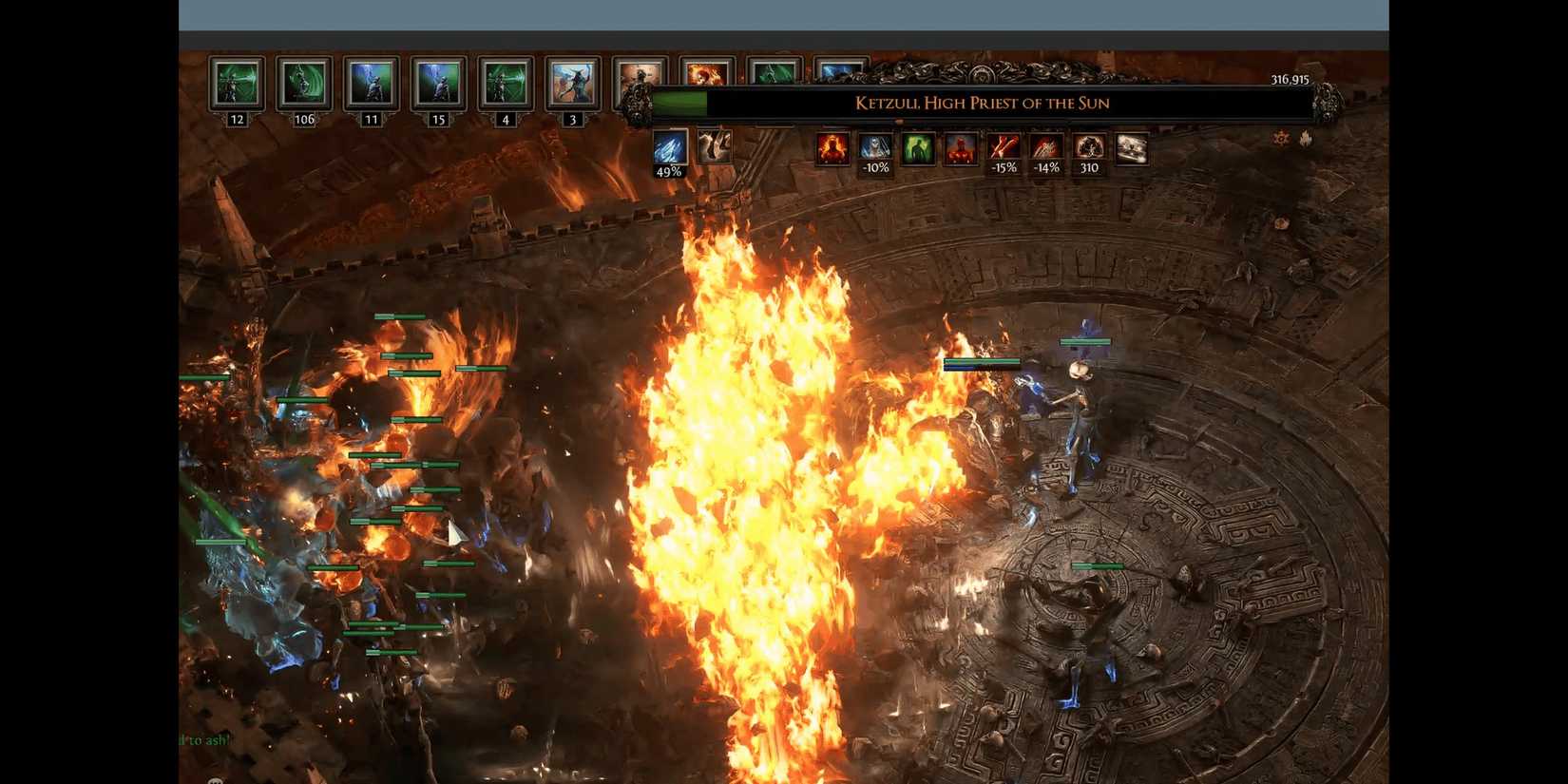
Task: Click the green 'to ash!' chat message
Action: tap(204, 739)
